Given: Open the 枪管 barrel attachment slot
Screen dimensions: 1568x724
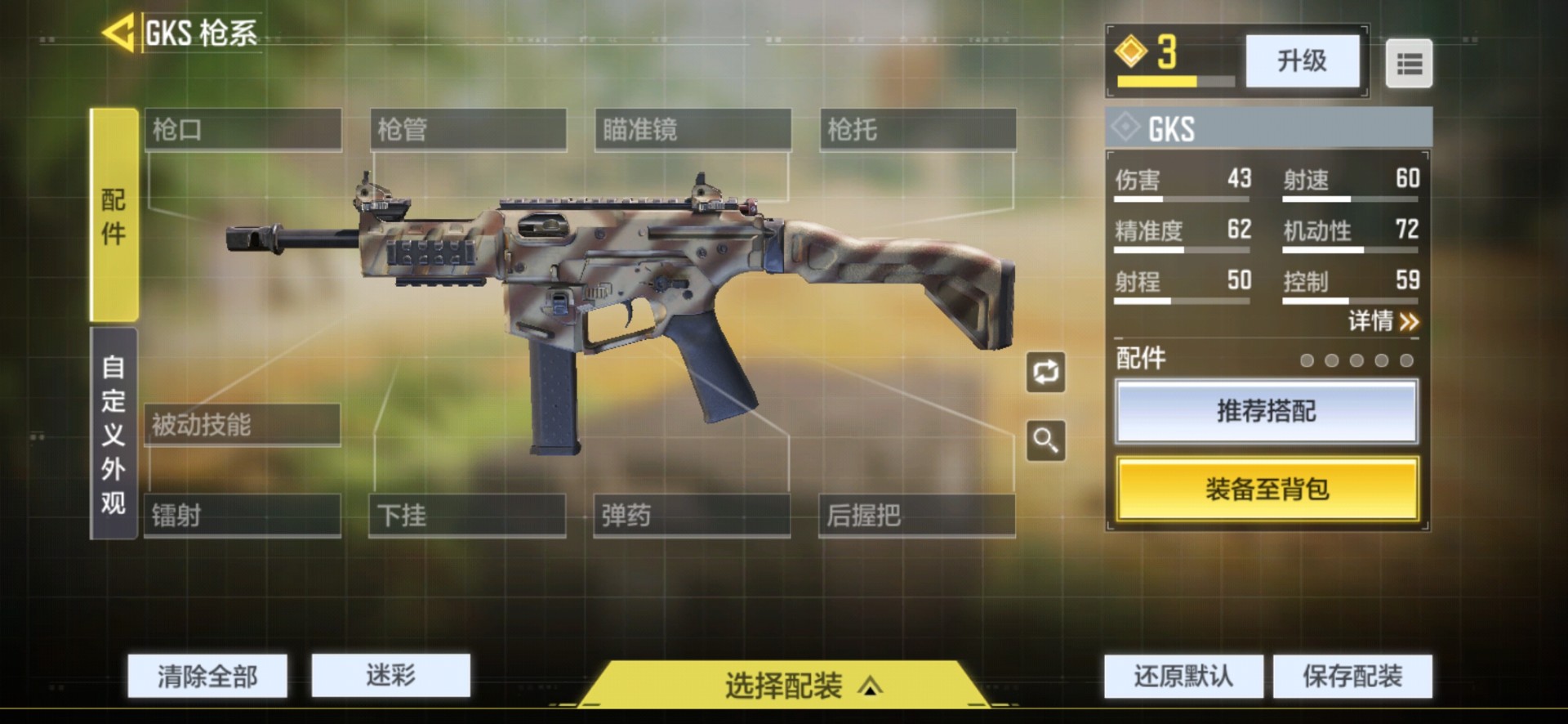Looking at the screenshot, I should tap(468, 129).
